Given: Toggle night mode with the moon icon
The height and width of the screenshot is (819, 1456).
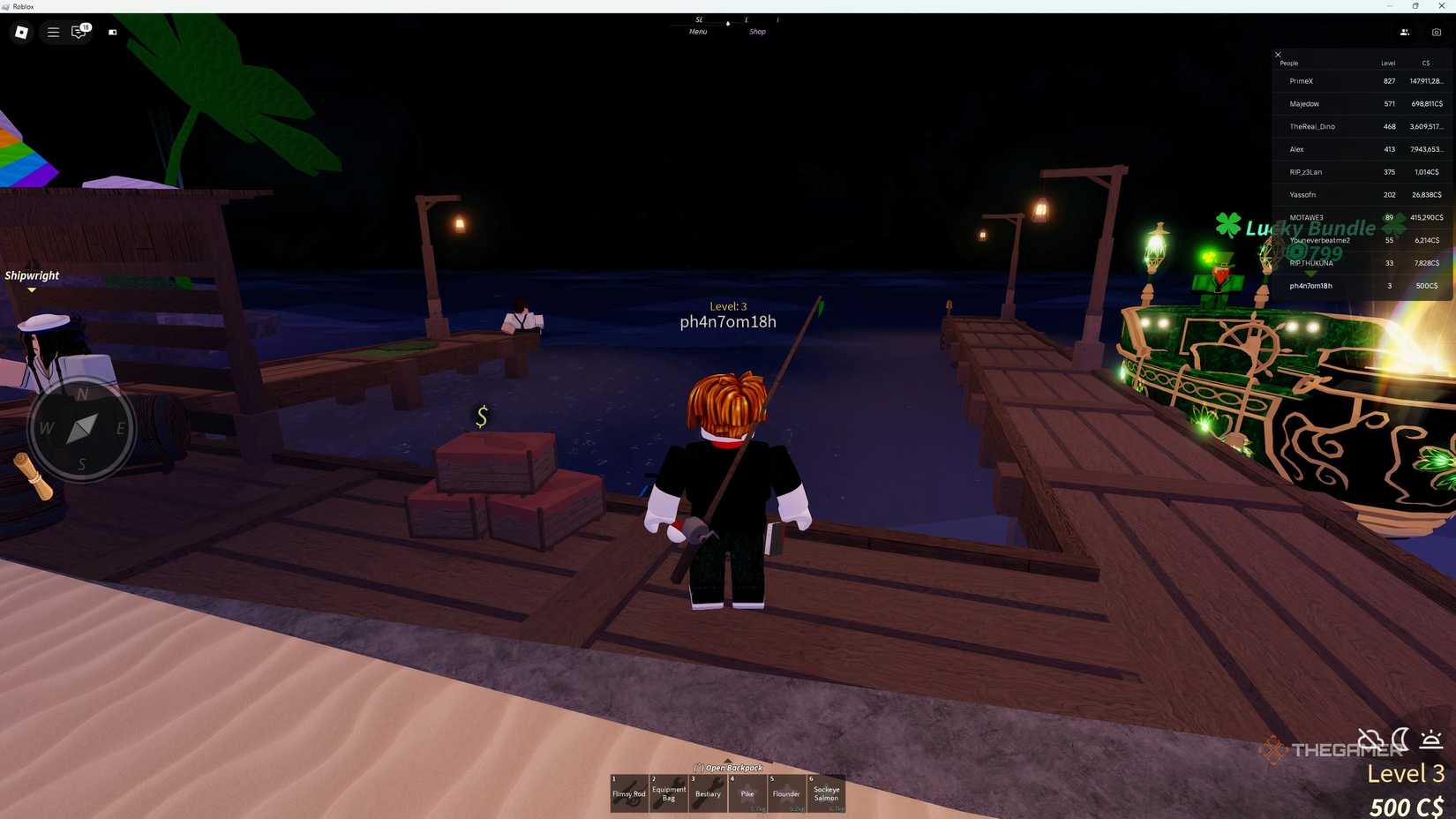Looking at the screenshot, I should 1400,740.
